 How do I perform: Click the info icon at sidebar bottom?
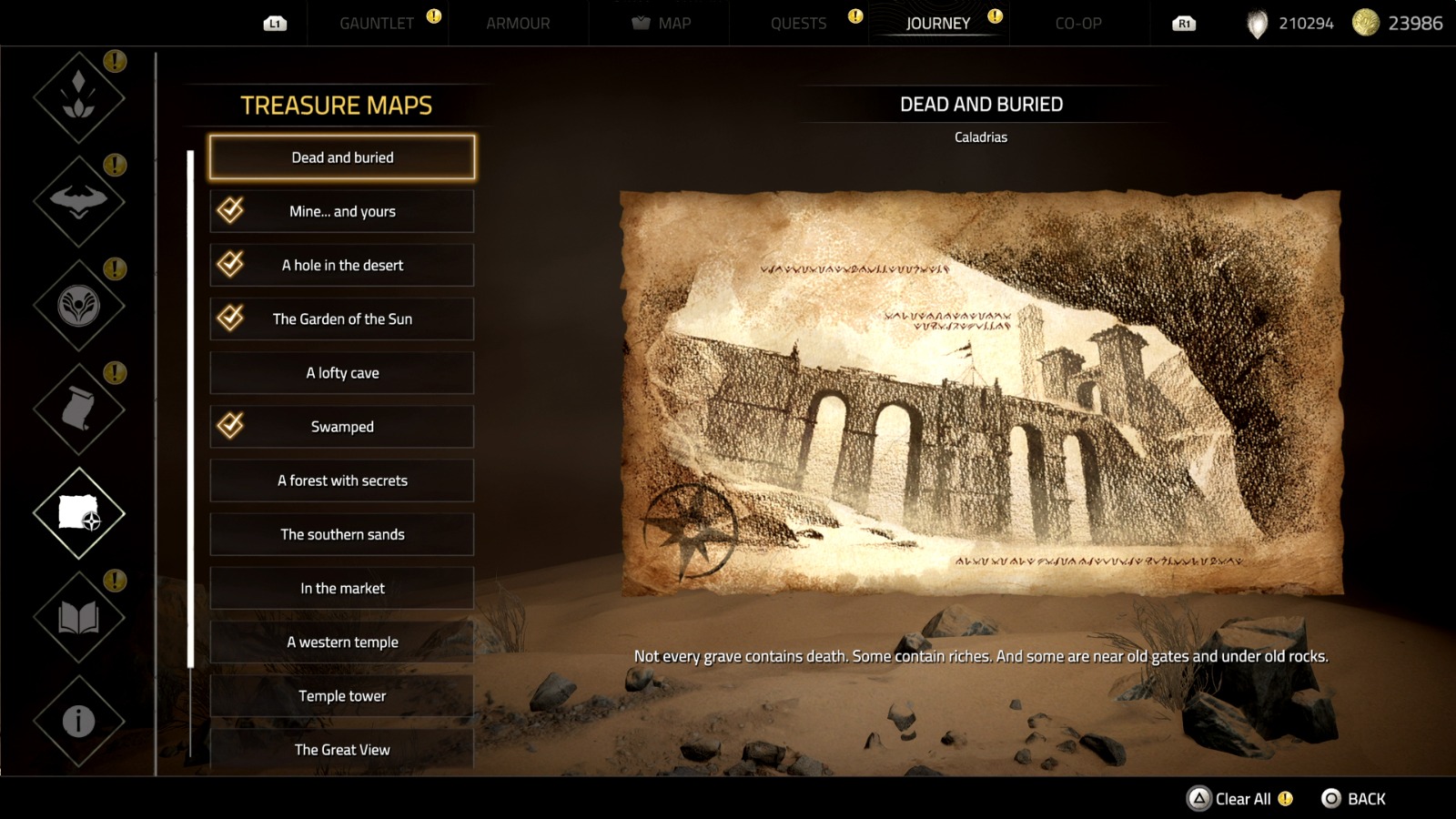tap(78, 719)
